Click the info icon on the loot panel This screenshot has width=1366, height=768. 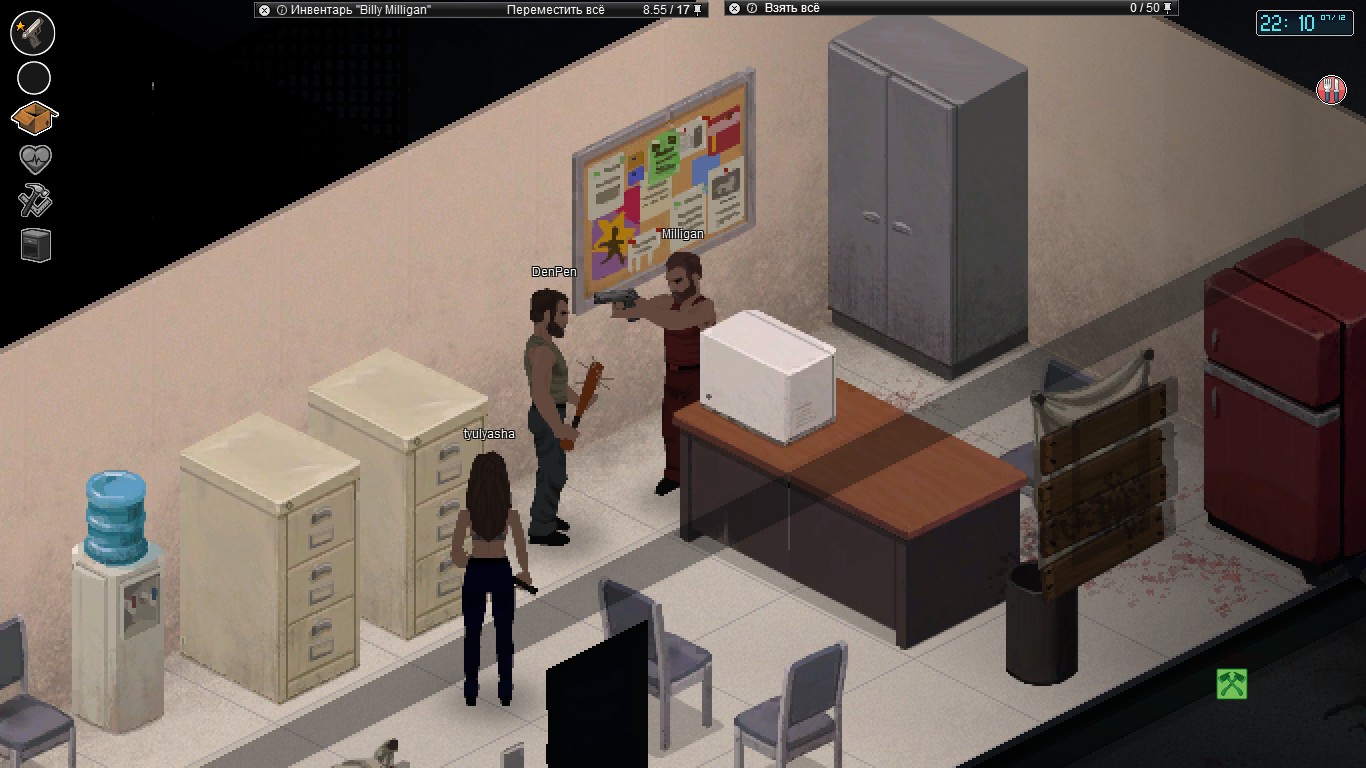(x=752, y=10)
